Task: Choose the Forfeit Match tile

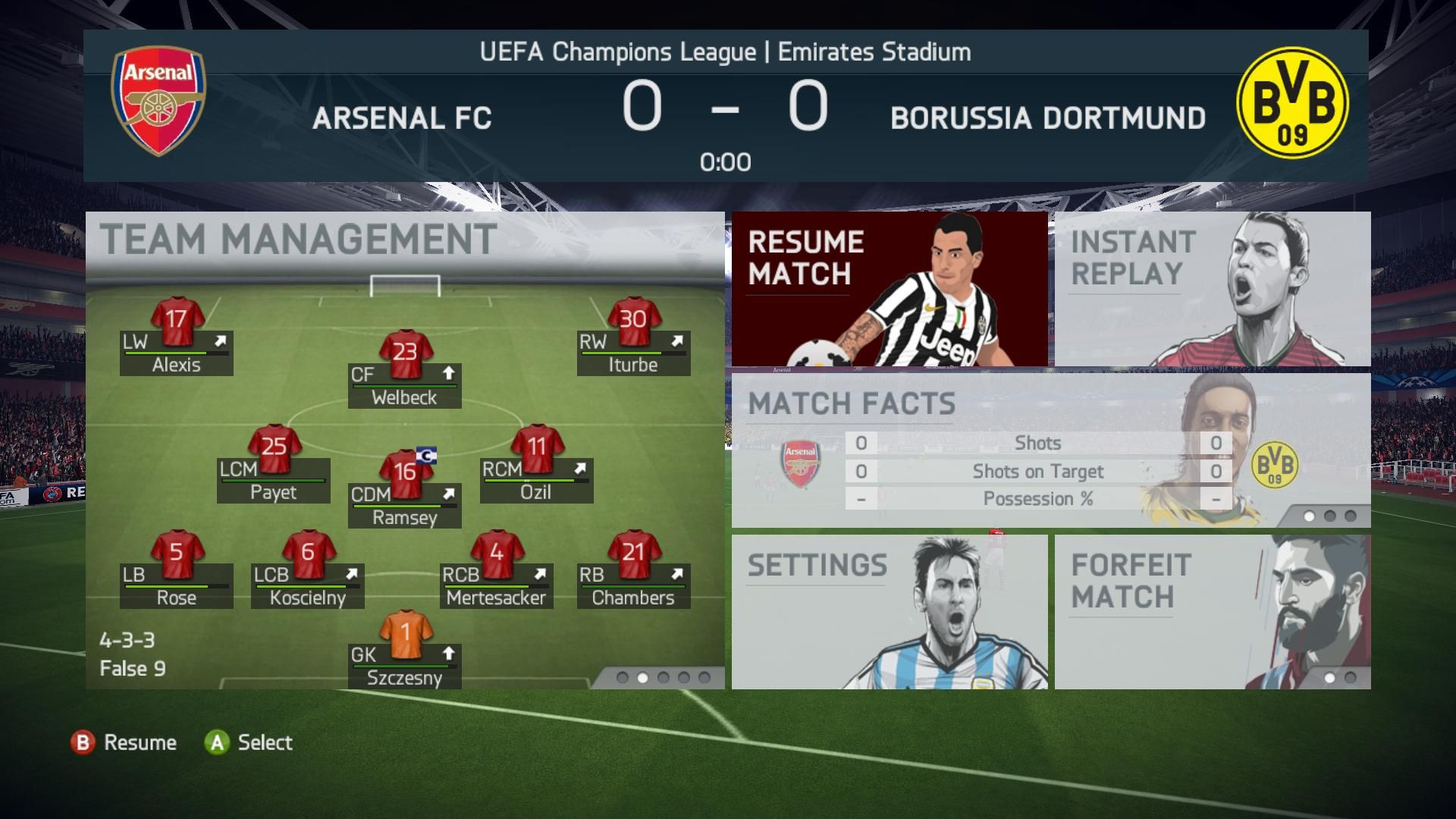Action: point(1212,611)
